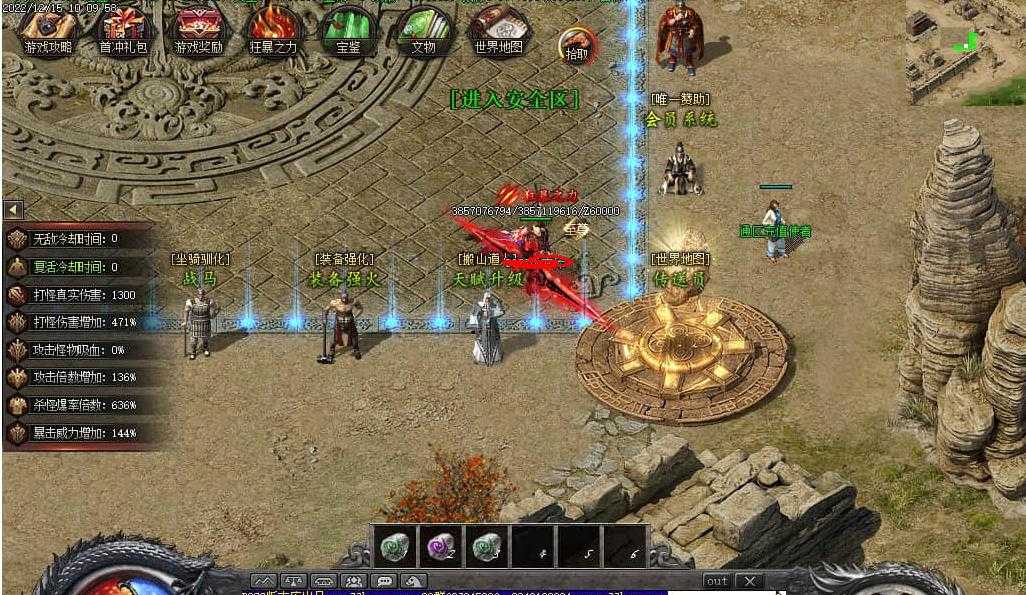Open the 世界地图 world map
This screenshot has width=1026, height=595.
pos(498,30)
